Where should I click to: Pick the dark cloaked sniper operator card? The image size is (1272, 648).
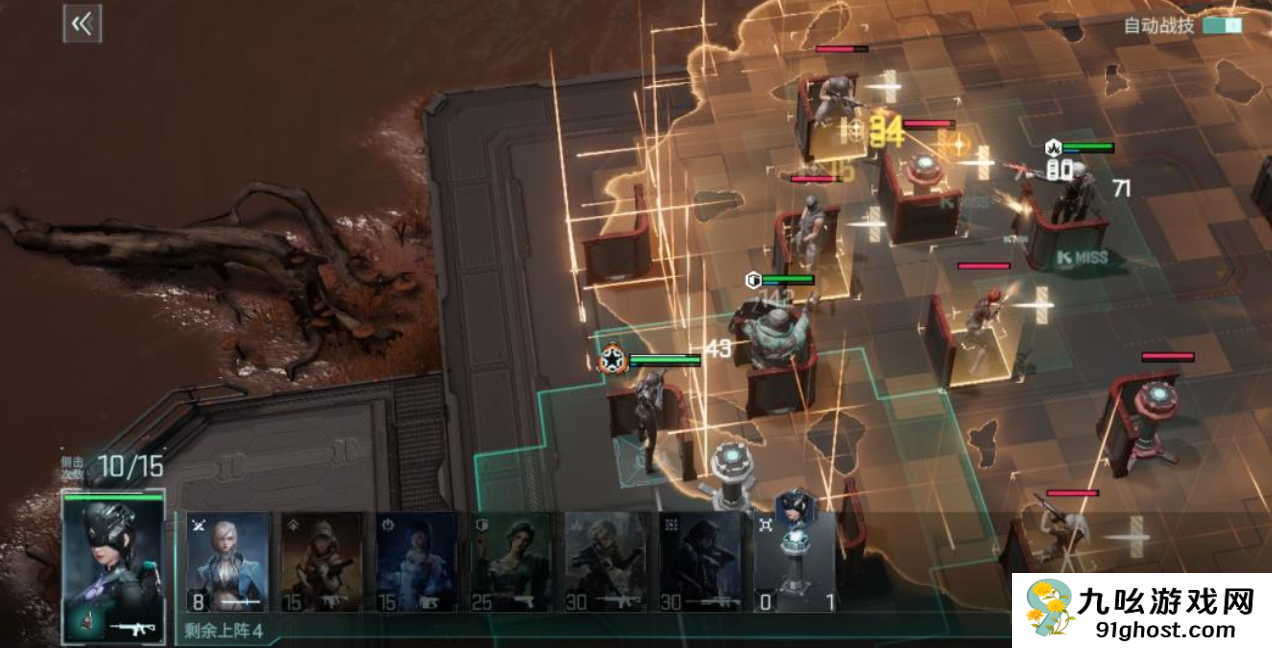(700, 561)
